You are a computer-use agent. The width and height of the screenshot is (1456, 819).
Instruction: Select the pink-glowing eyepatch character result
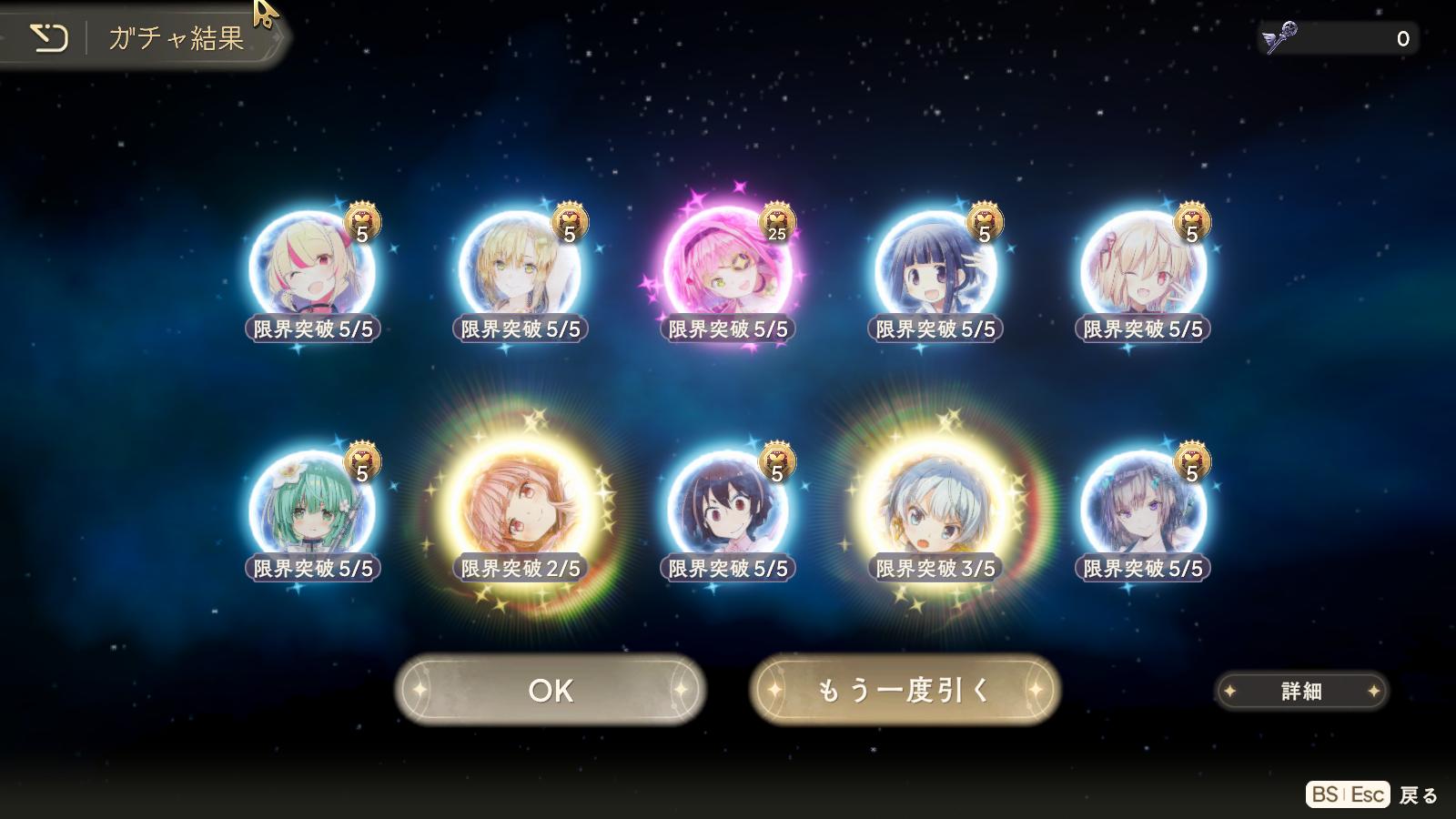click(727, 270)
